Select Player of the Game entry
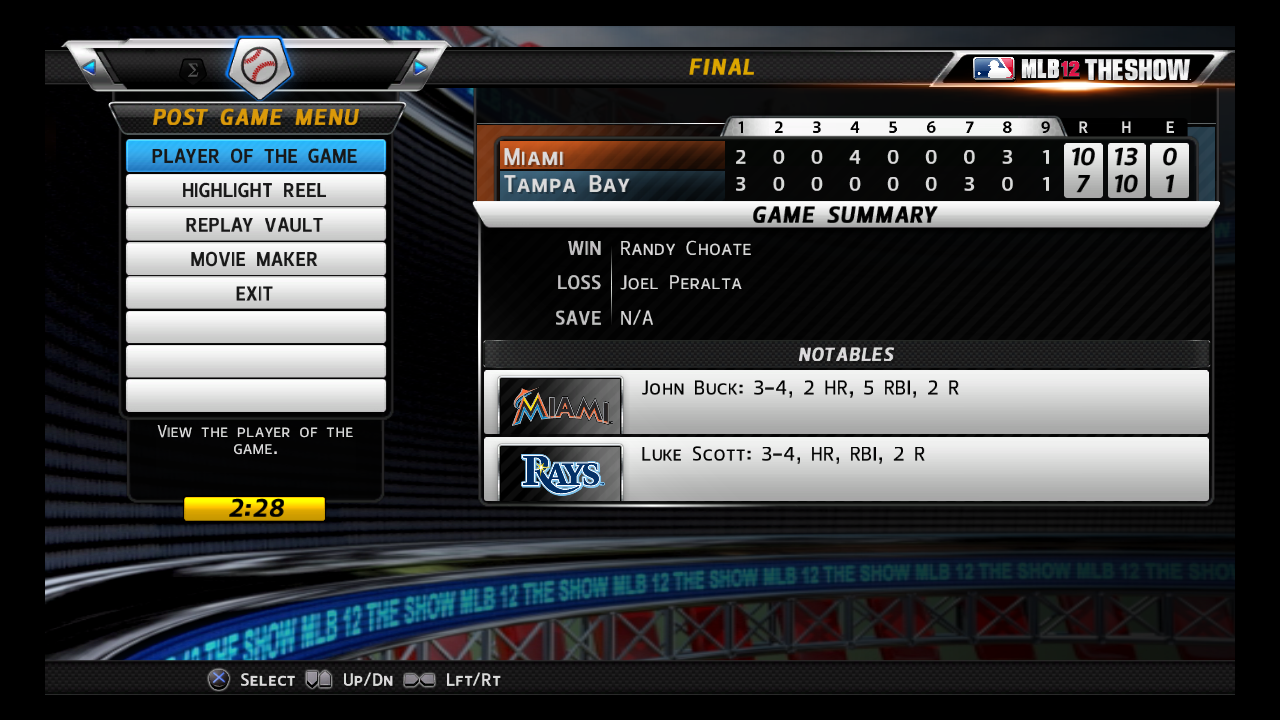The image size is (1280, 720). click(x=255, y=156)
